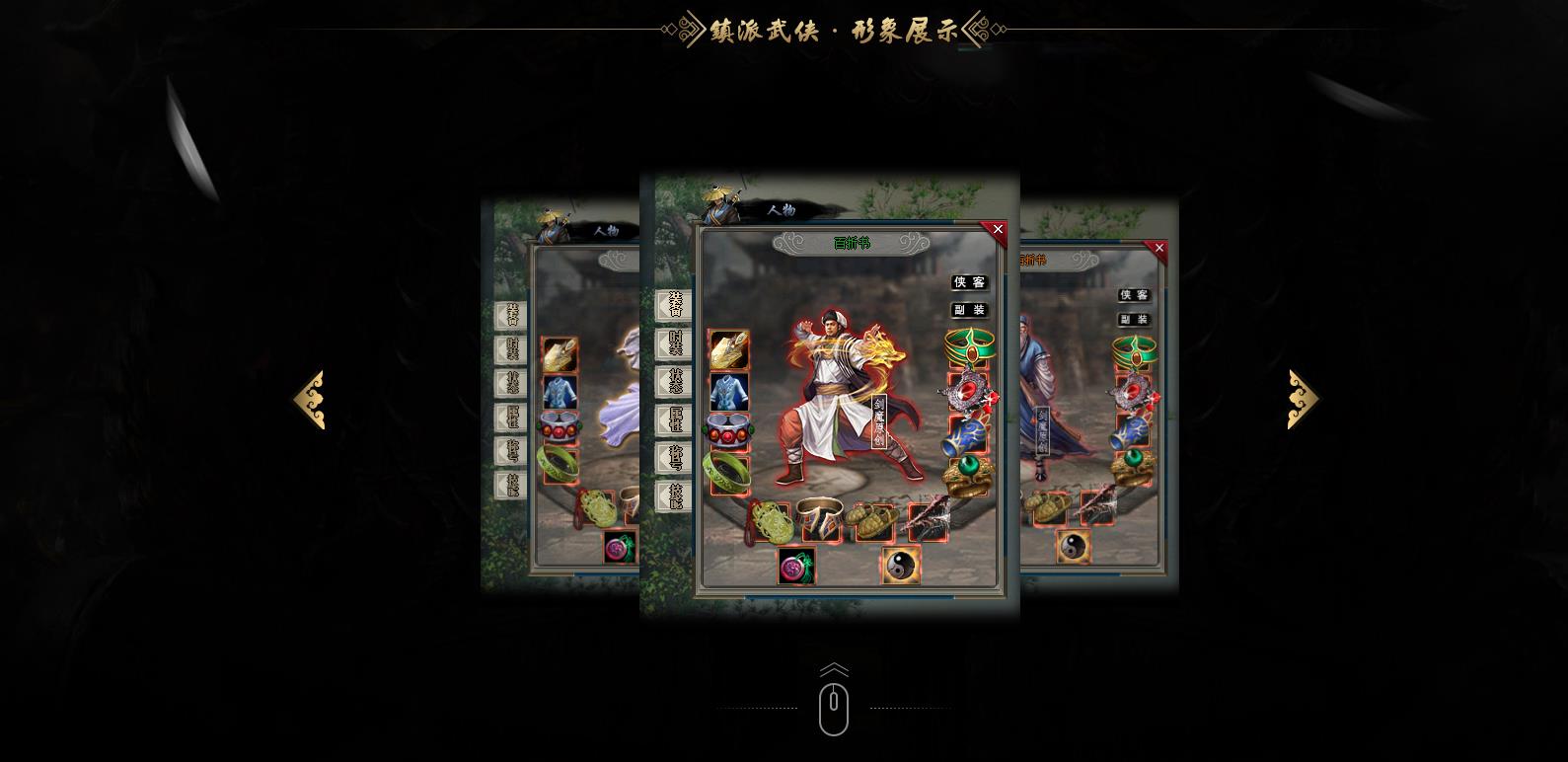Select the 装备 tab on the front card

(675, 305)
